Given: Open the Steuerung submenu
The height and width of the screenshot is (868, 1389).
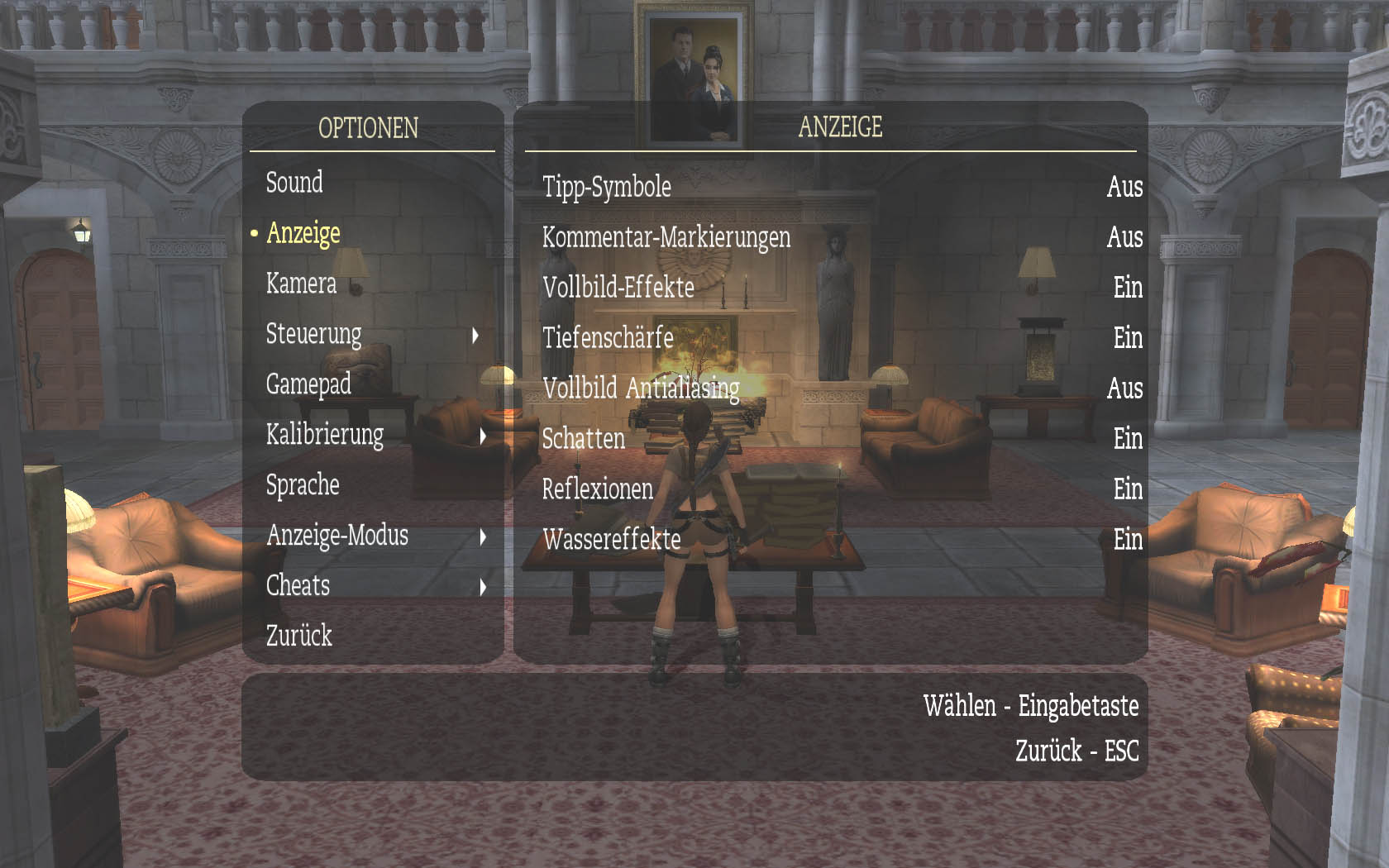Looking at the screenshot, I should (x=314, y=335).
